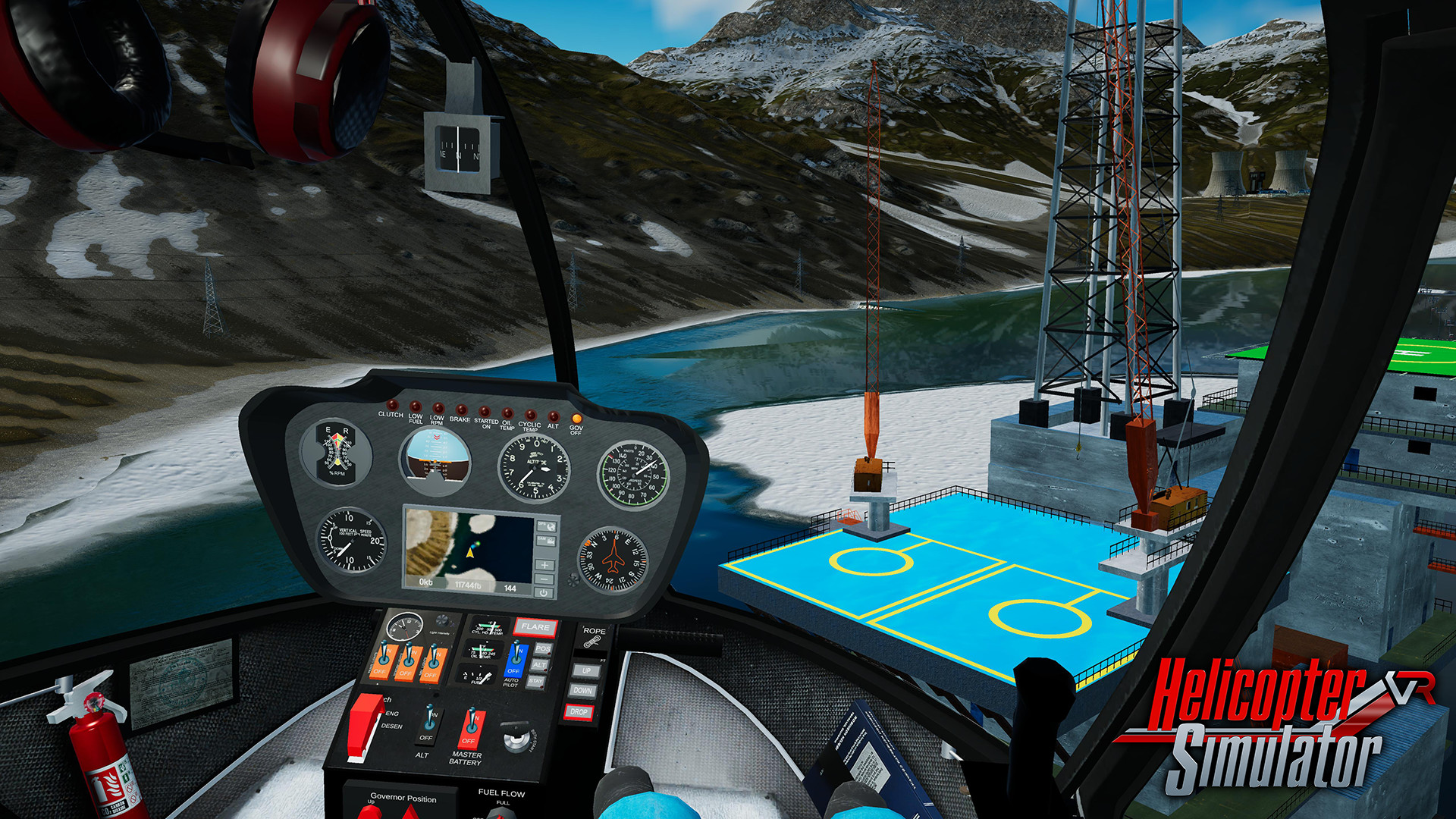Zoom out the GPS map
The image size is (1456, 819).
click(544, 579)
